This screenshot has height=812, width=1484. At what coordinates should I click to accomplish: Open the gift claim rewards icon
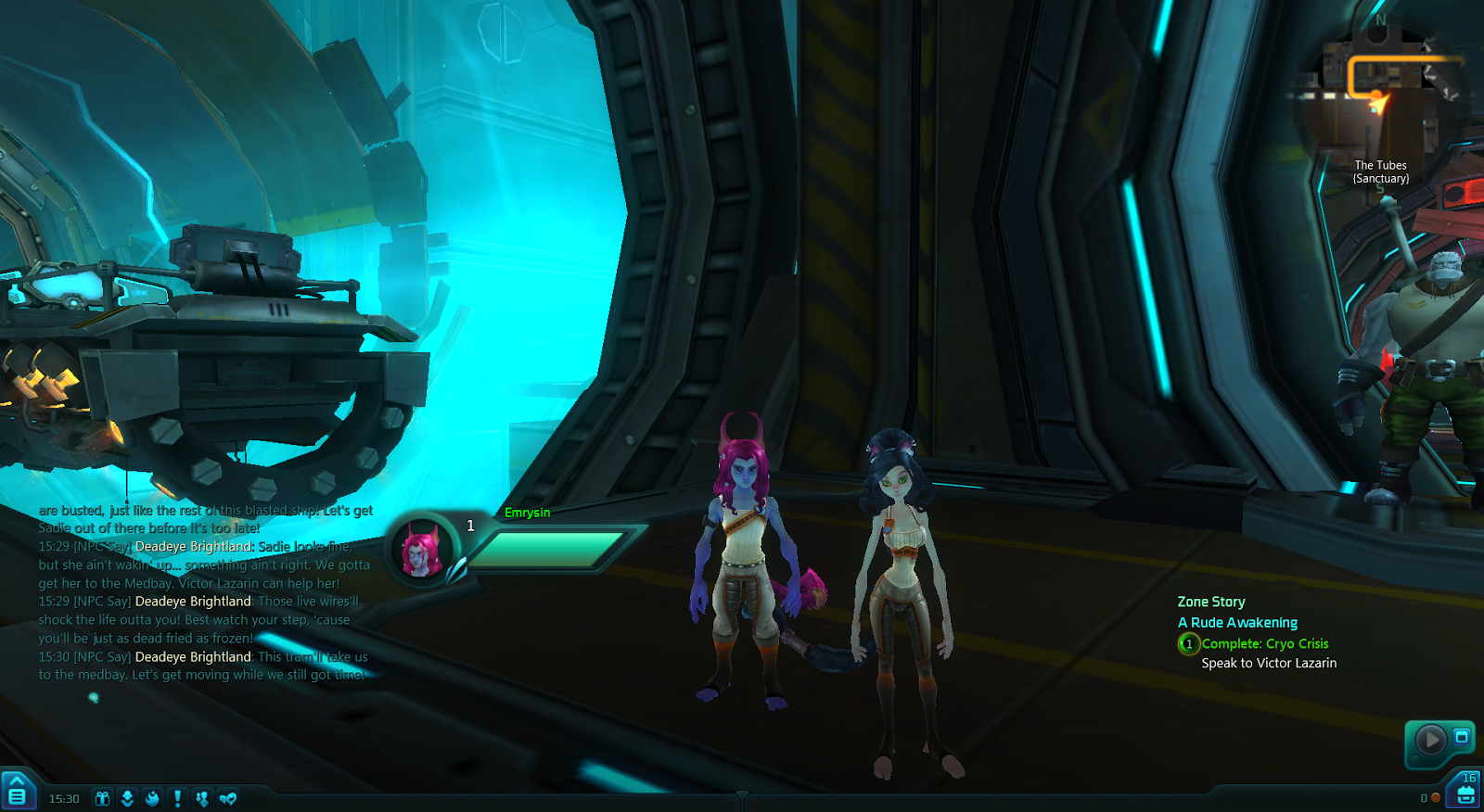pos(102,795)
